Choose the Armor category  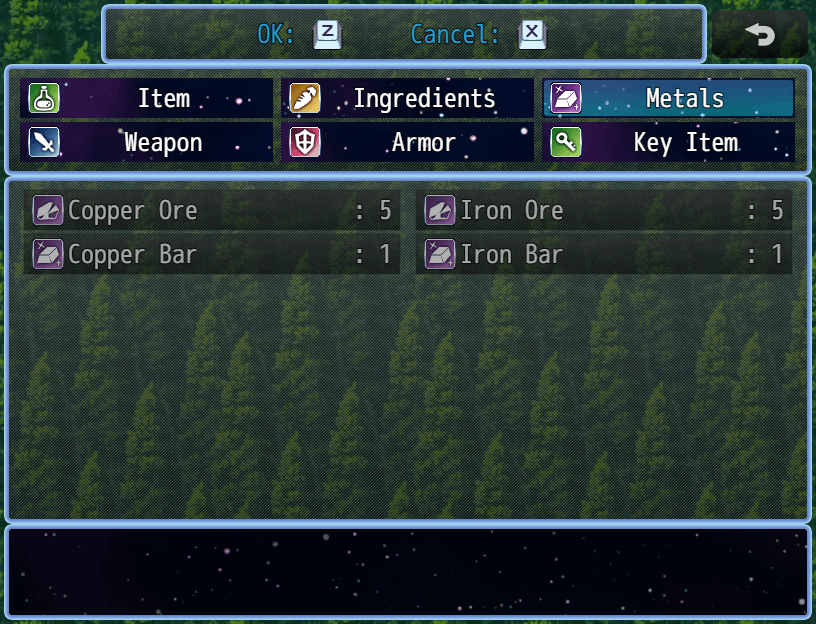(x=407, y=143)
